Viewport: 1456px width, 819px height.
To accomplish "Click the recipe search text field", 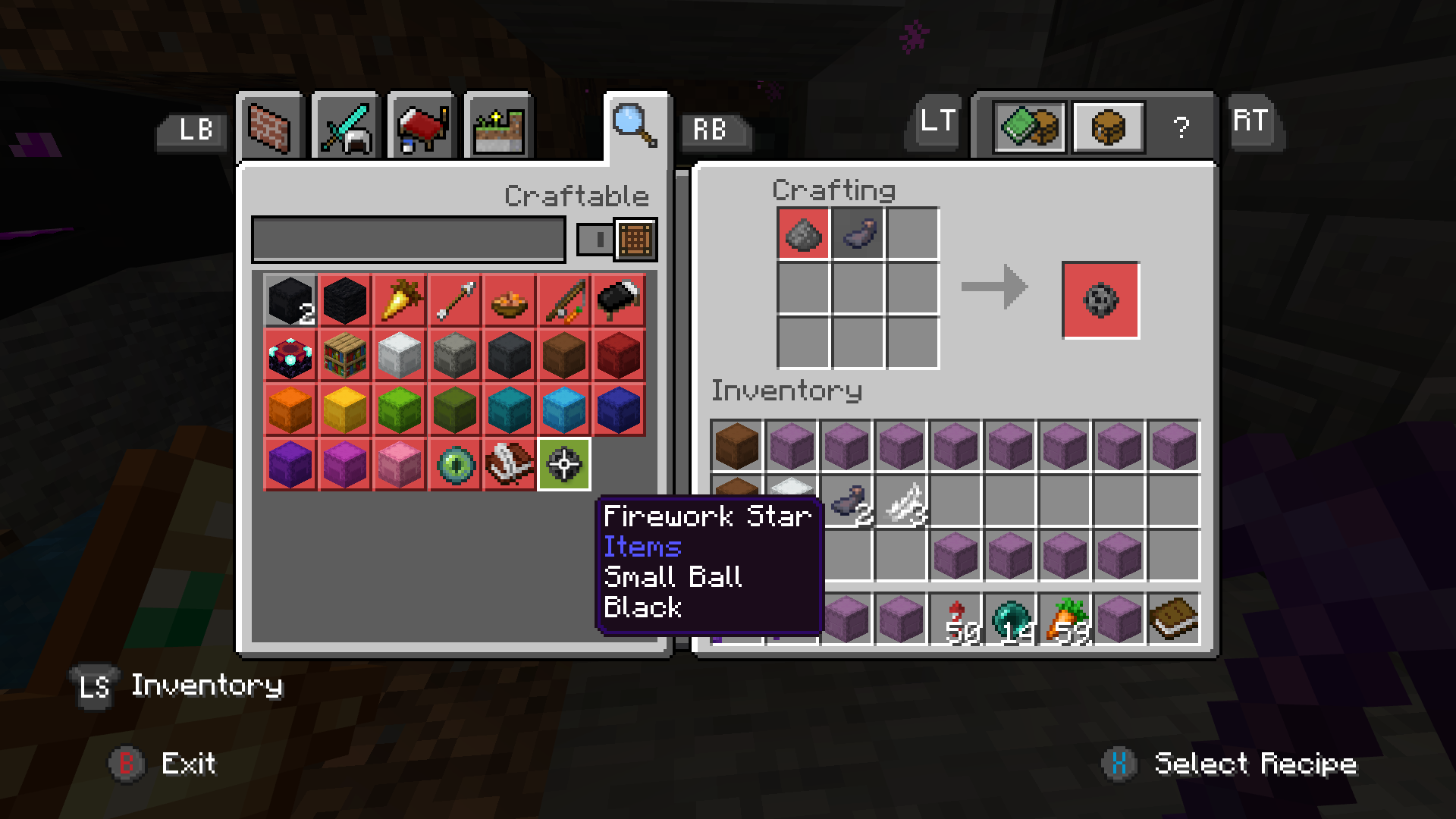I will (408, 240).
